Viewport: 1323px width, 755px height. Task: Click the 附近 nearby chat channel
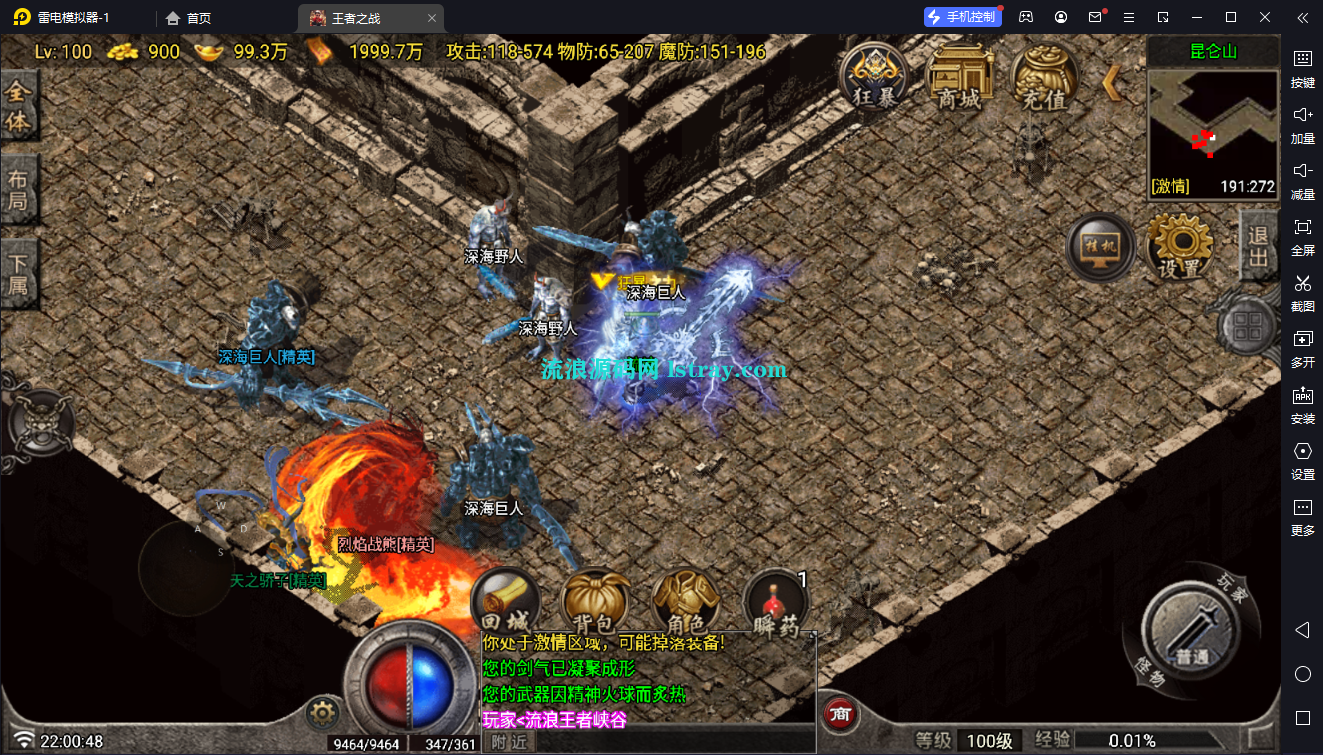click(x=510, y=742)
